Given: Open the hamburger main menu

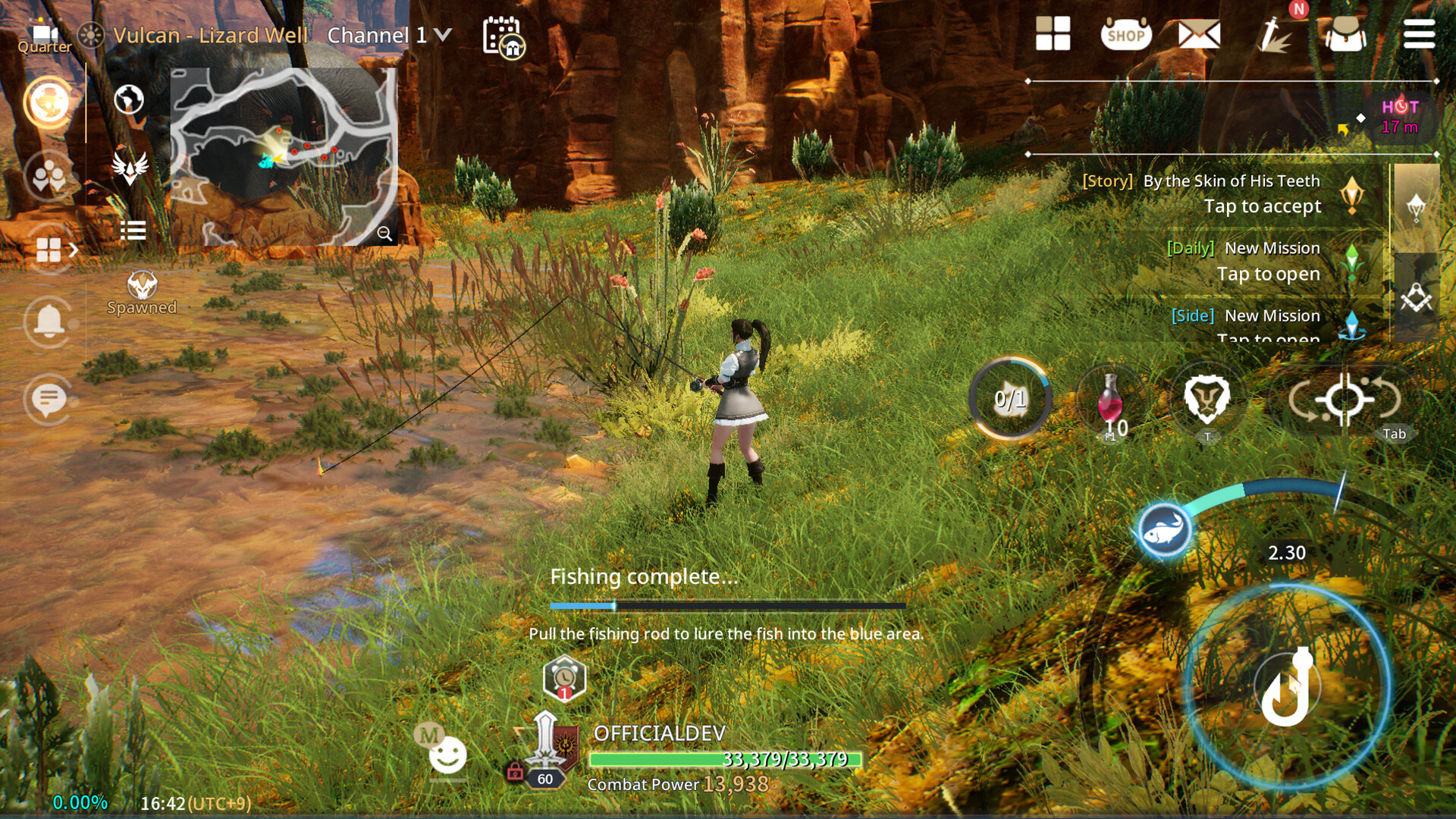Looking at the screenshot, I should (1419, 34).
